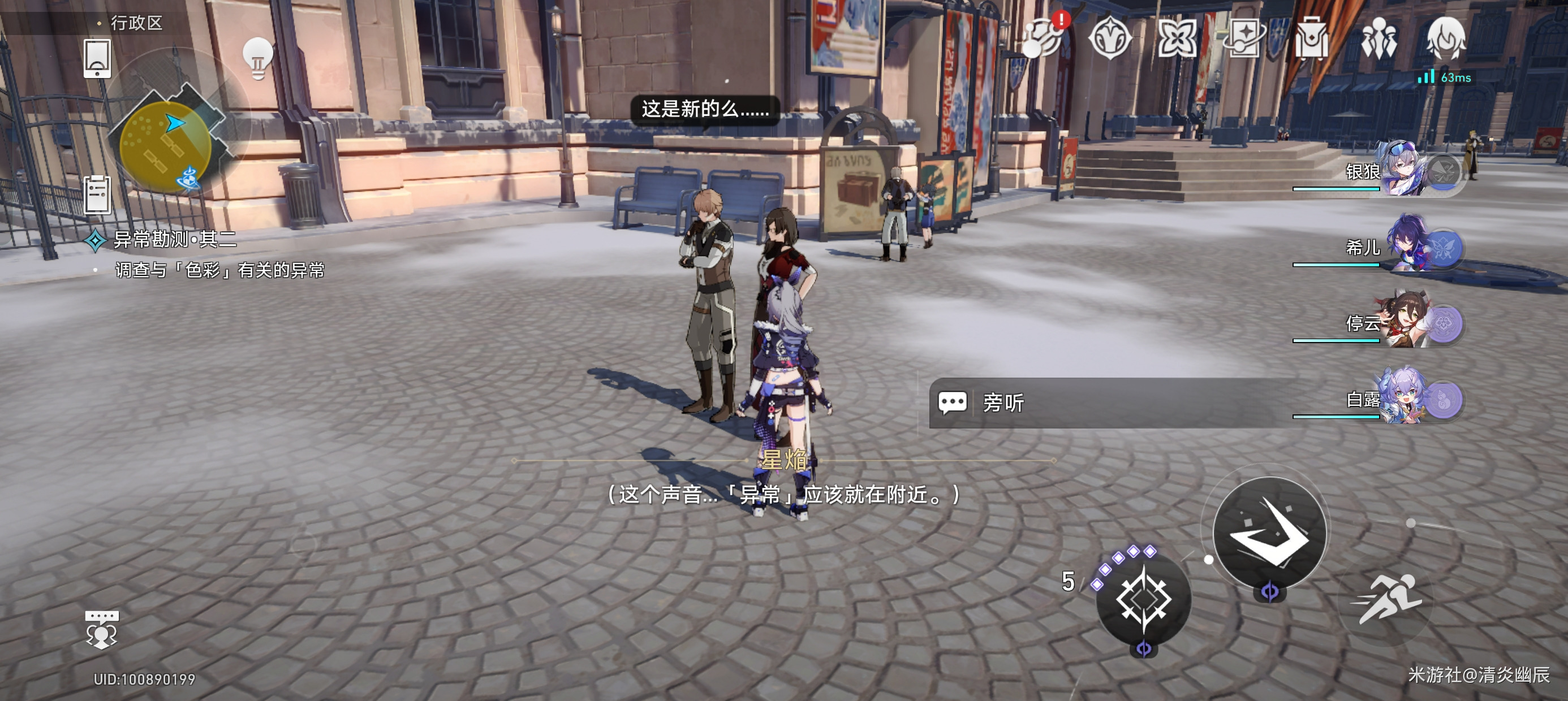Activate the technique skill button
This screenshot has height=701, width=1568.
point(1143,599)
